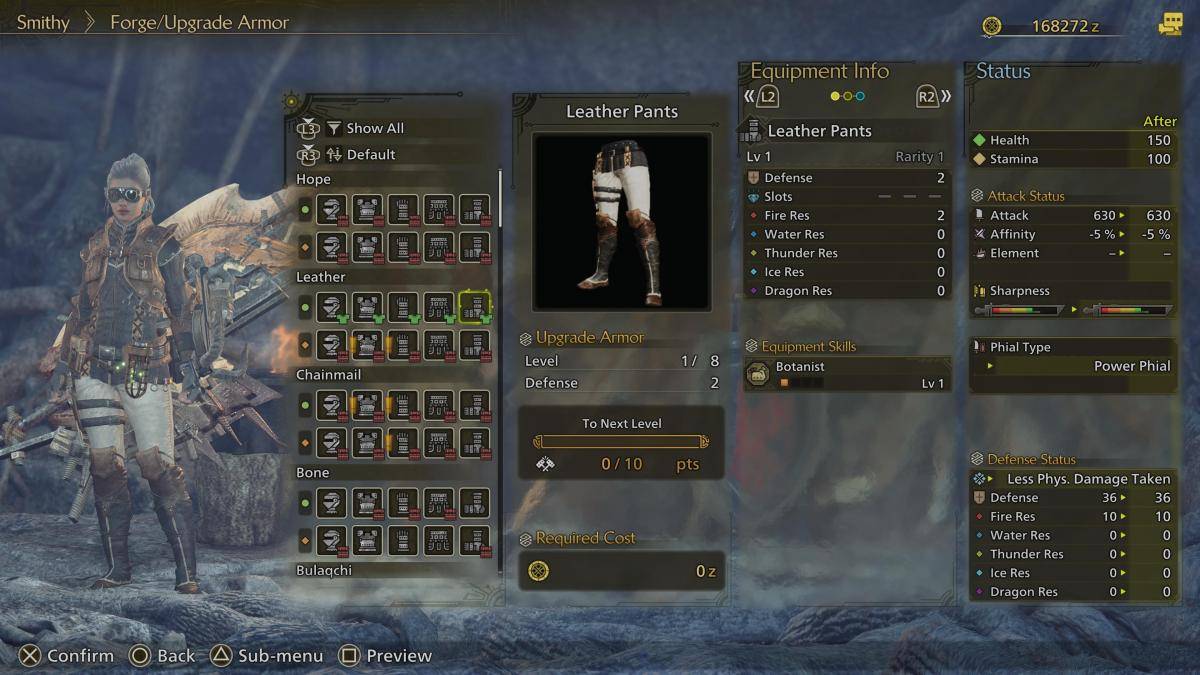Pick the Hope helmet in the orange-diamond row
1200x675 pixels.
332,246
